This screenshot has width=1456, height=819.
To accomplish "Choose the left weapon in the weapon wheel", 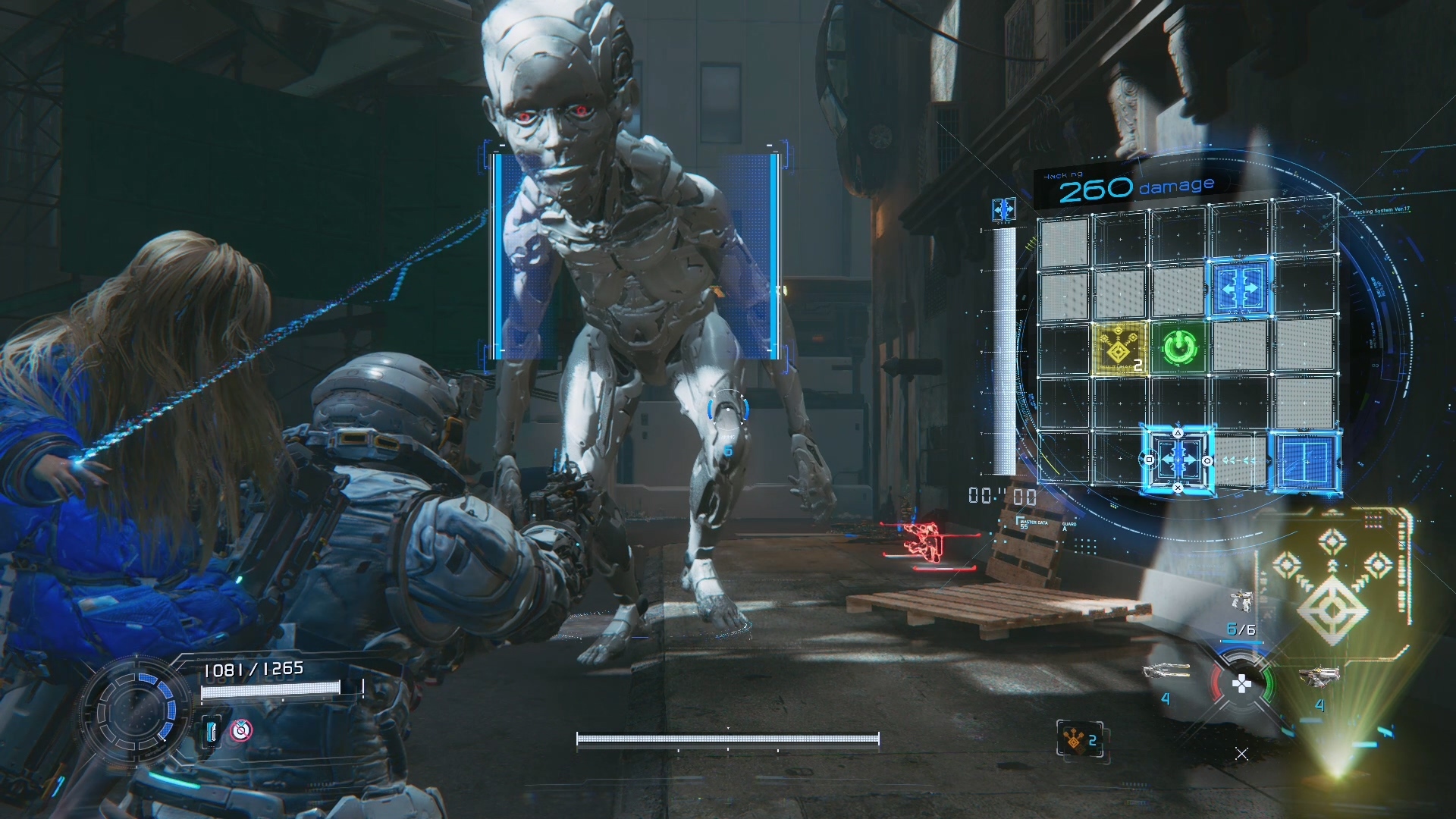I will 1166,672.
